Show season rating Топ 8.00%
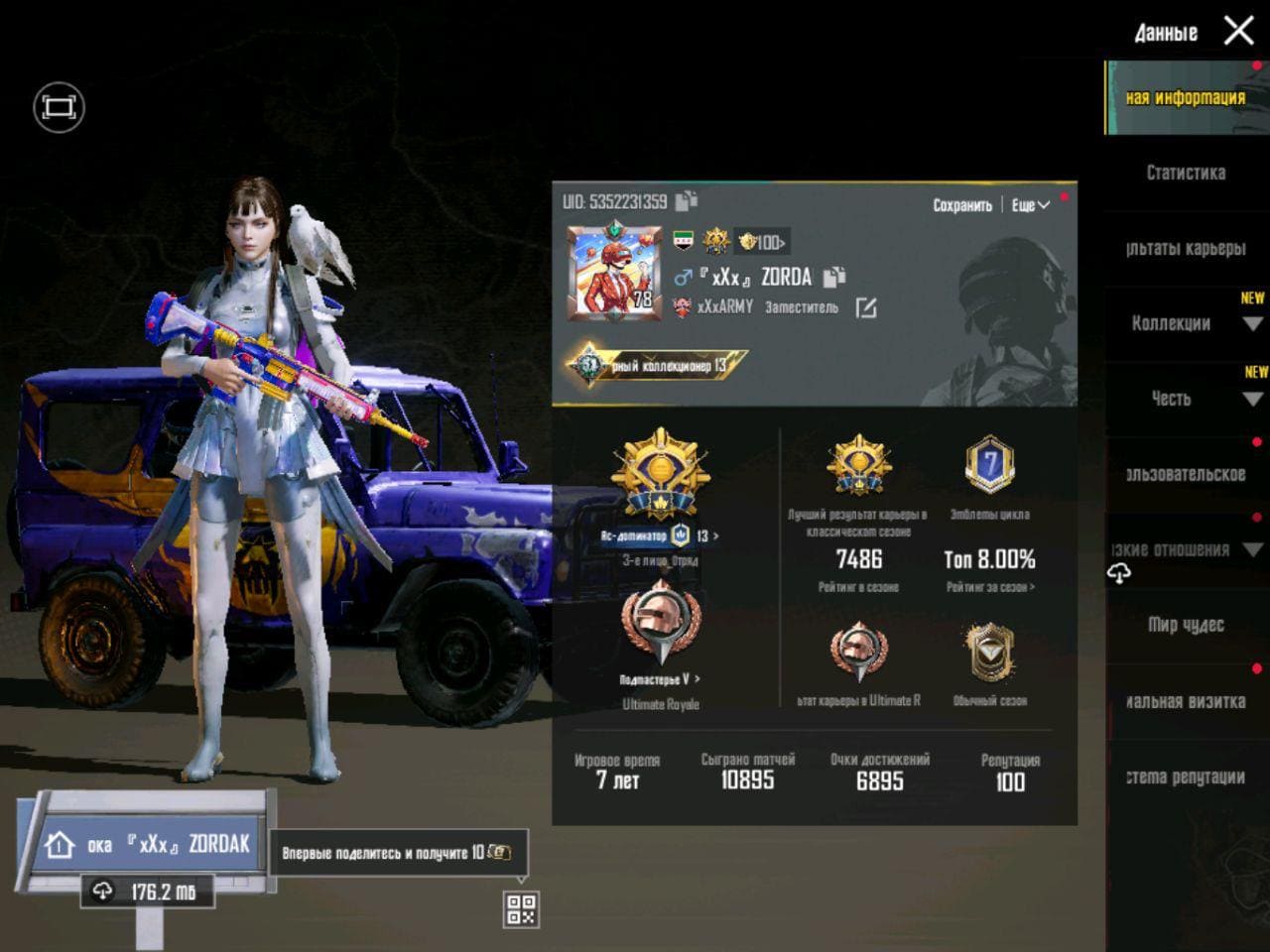This screenshot has width=1270, height=952. click(x=989, y=559)
